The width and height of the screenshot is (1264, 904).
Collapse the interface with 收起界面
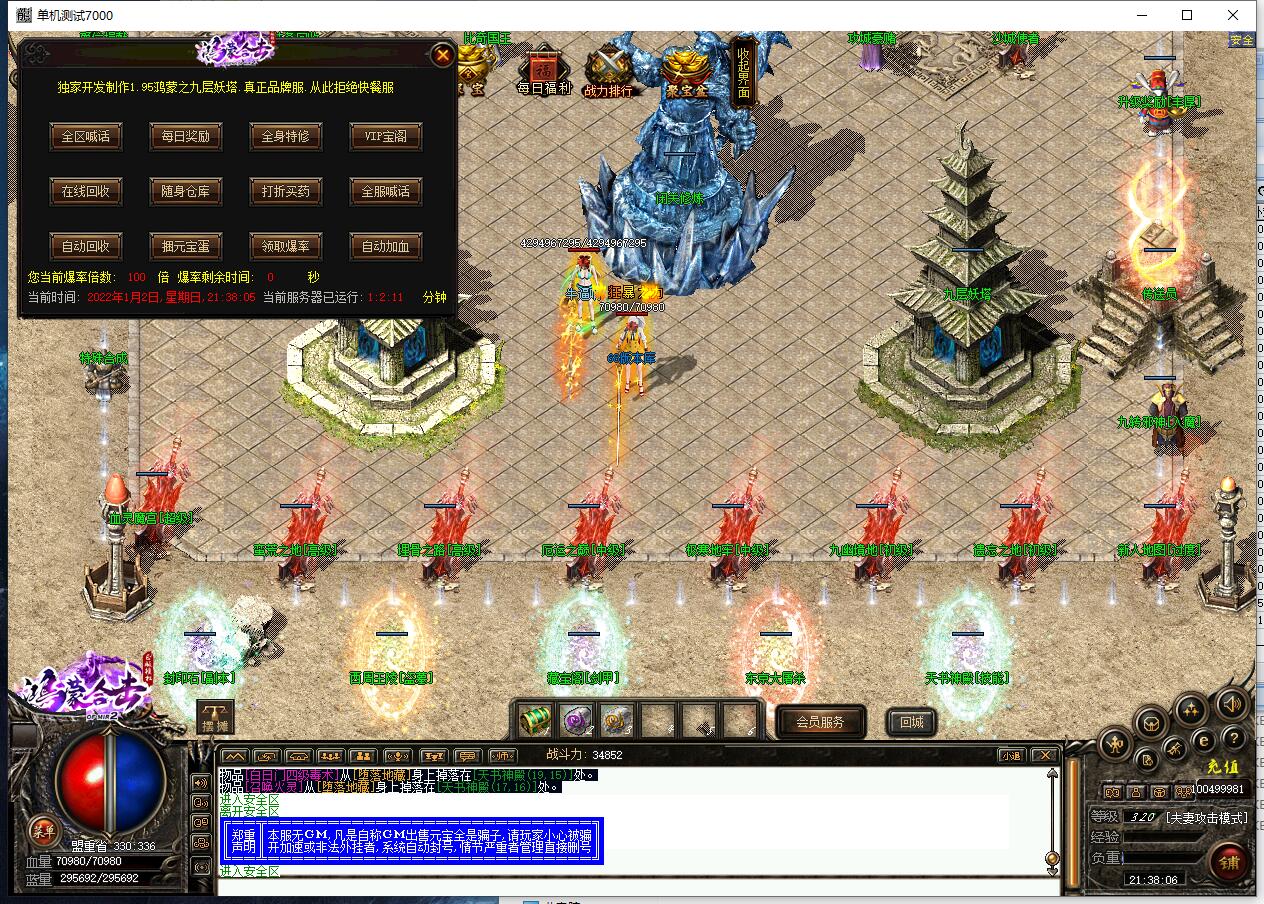(x=744, y=70)
